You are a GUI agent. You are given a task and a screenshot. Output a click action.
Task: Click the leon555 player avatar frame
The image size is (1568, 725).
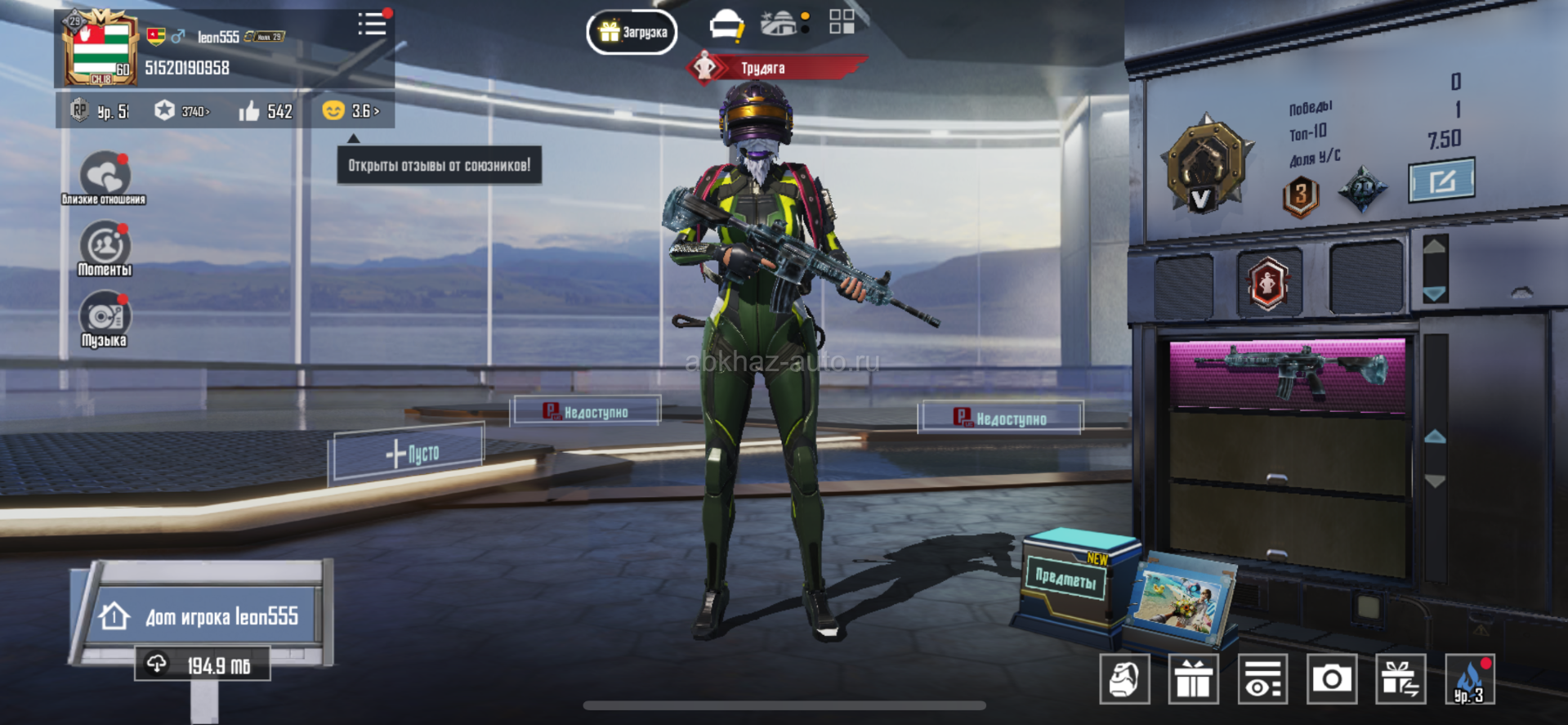click(101, 48)
